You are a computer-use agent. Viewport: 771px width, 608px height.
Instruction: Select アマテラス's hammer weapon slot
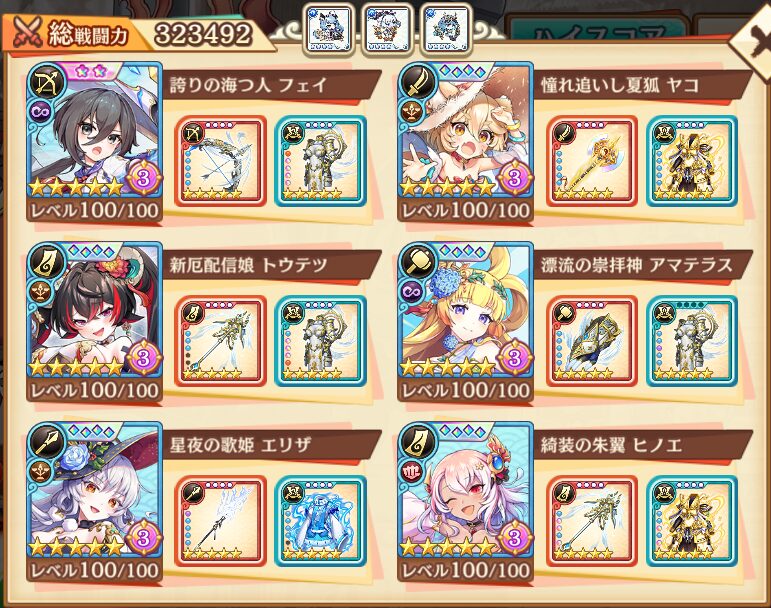click(x=593, y=341)
